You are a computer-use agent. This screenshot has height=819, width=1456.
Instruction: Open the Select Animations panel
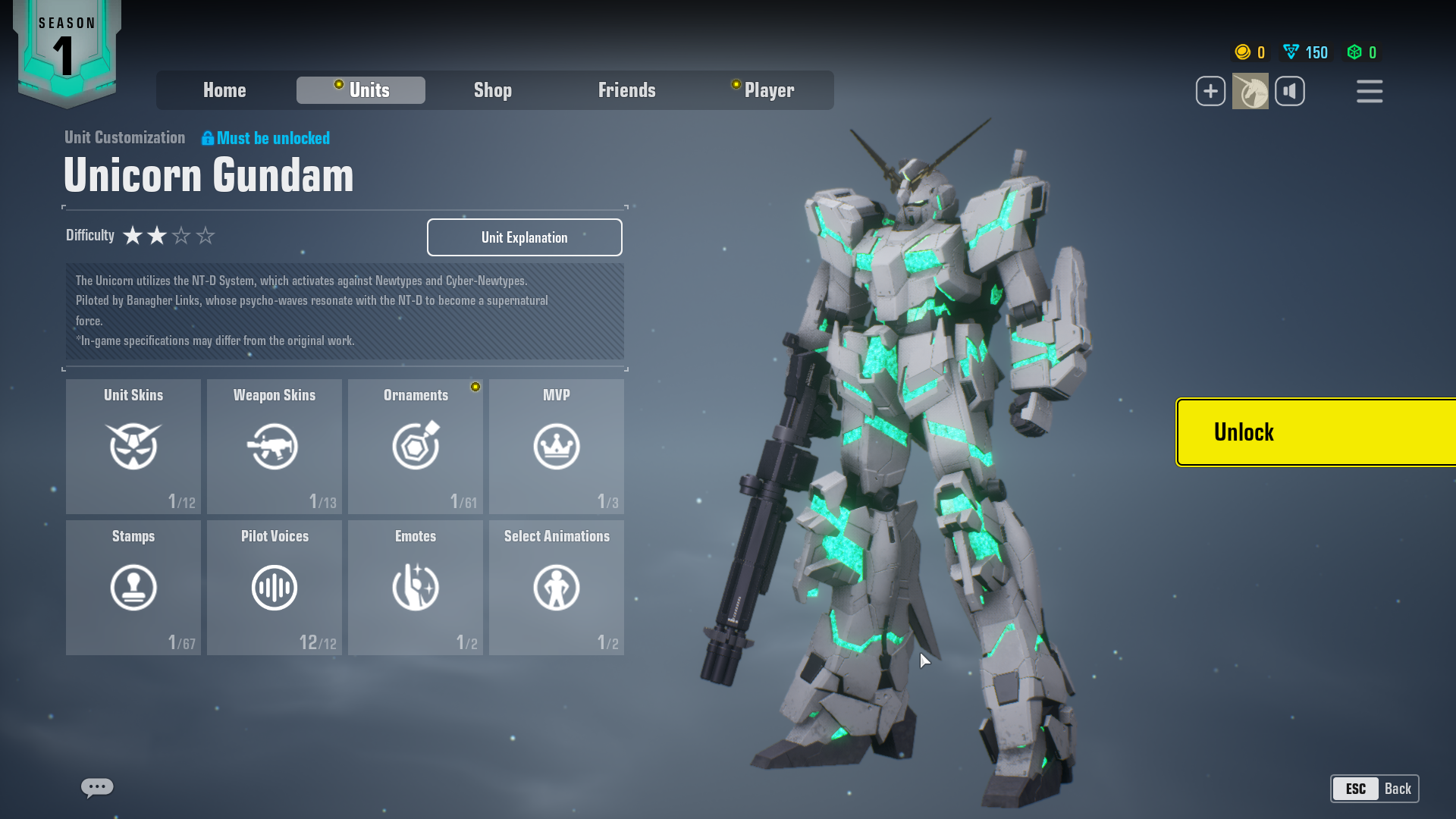(x=556, y=587)
